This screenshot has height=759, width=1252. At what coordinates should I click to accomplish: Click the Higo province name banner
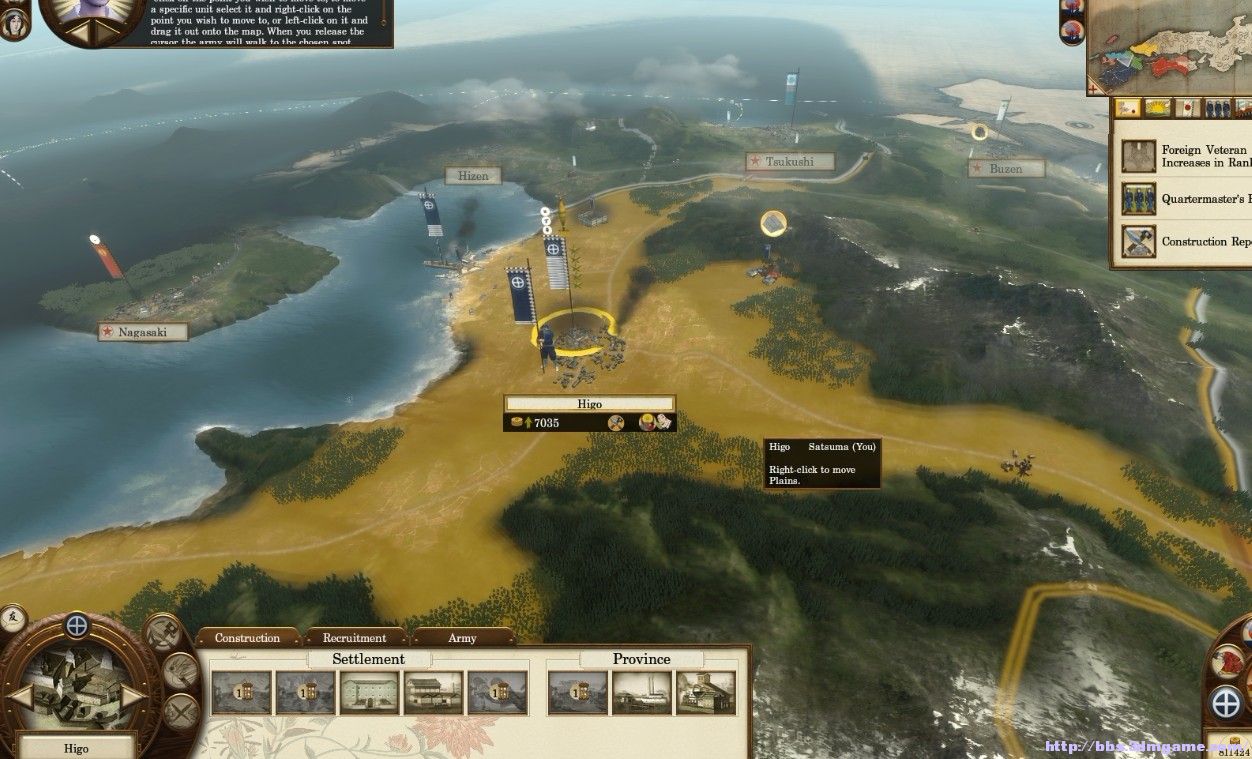589,404
